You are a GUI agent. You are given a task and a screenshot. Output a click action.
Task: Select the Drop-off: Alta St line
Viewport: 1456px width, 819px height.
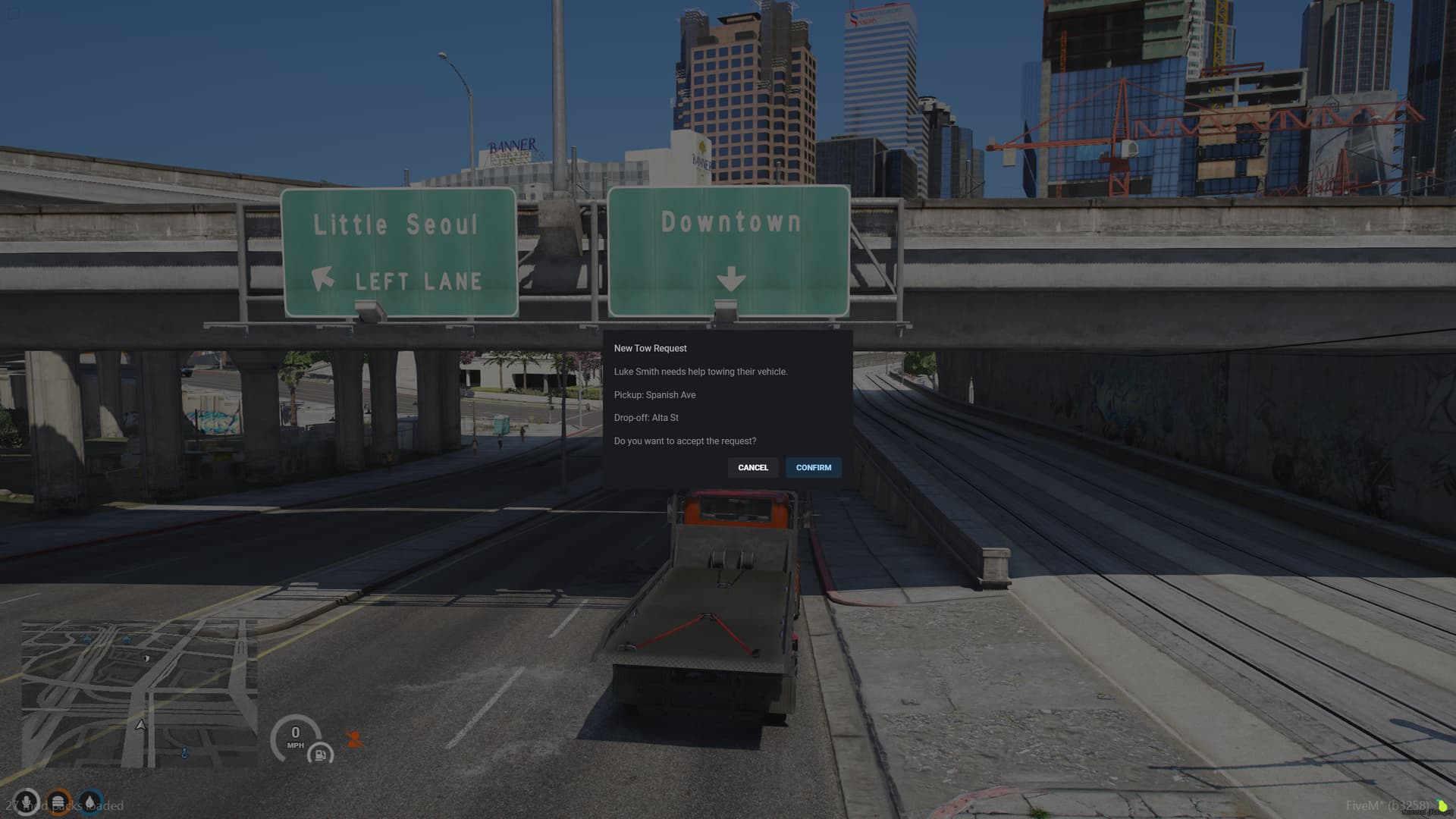click(x=646, y=417)
